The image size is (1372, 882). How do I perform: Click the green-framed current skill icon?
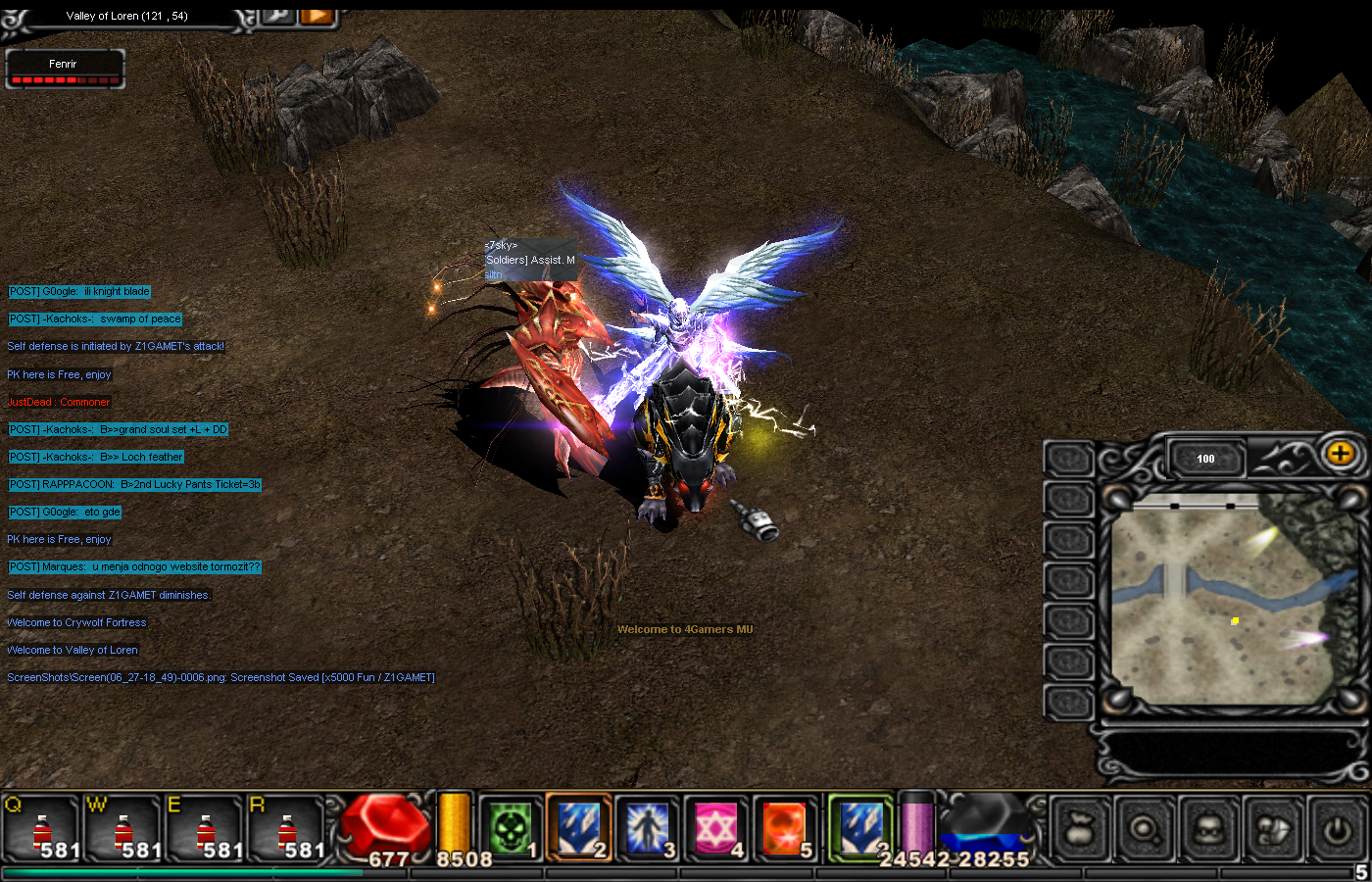click(x=860, y=829)
